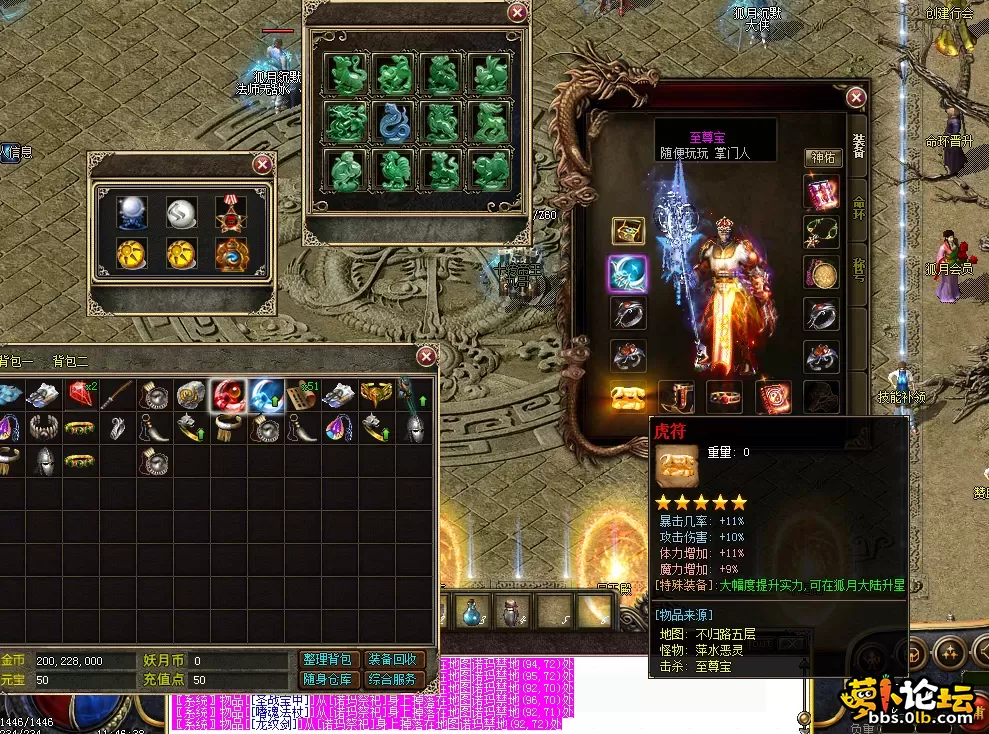The image size is (989, 734).
Task: Select the jade rooster zodiac statue
Action: pos(394,169)
